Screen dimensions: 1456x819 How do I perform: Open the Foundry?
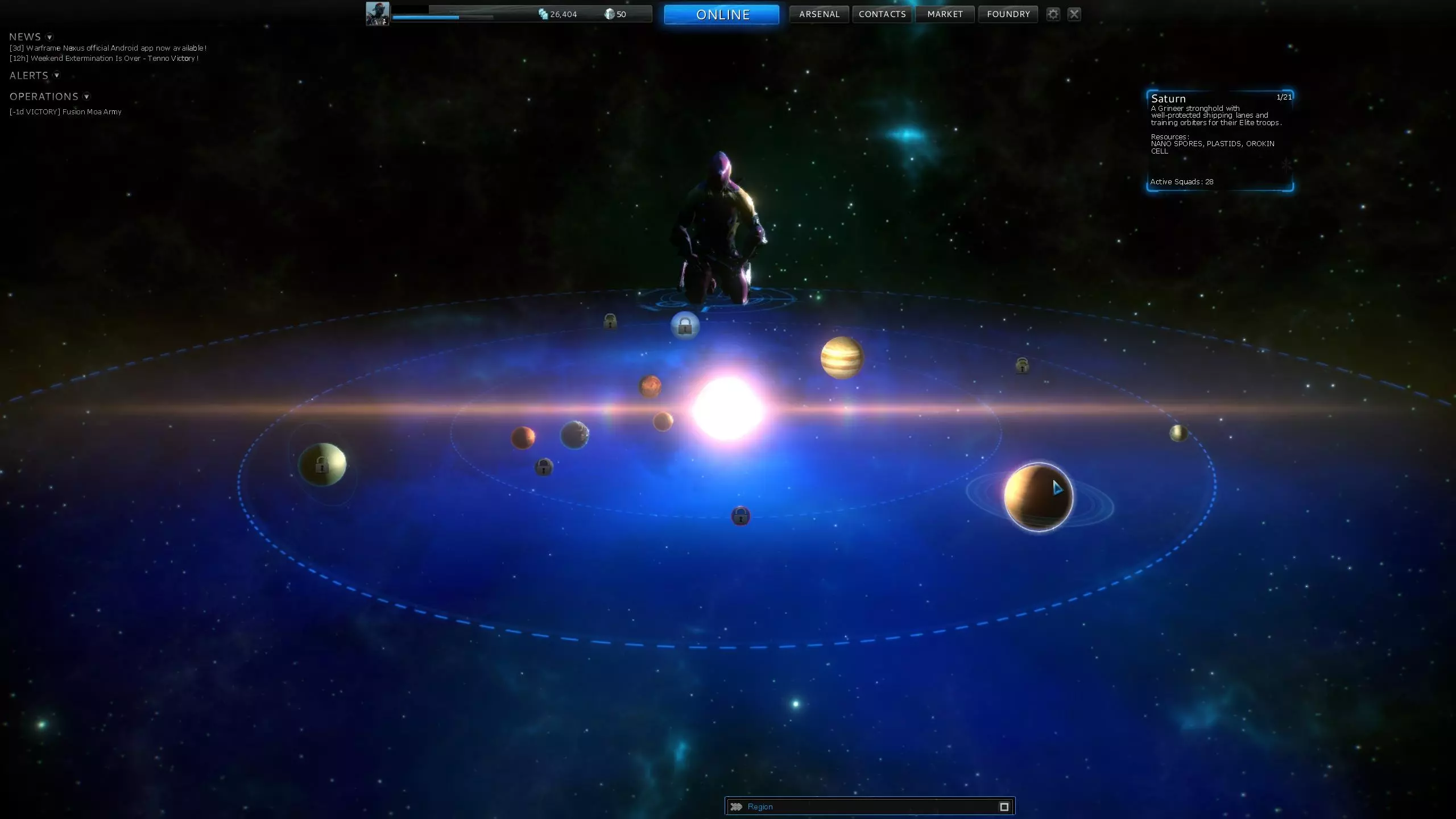[1008, 14]
